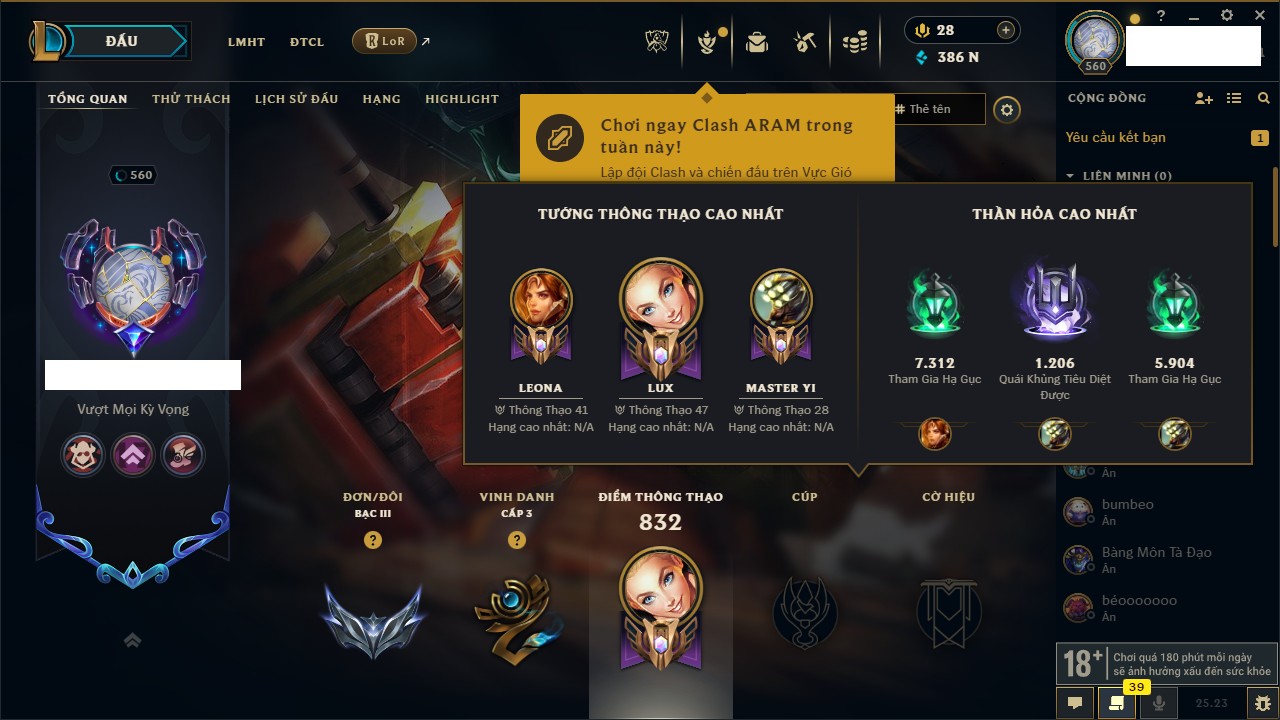The height and width of the screenshot is (720, 1280).
Task: Open Yêu cầu kết bạn friend requests
Action: [x=1116, y=137]
